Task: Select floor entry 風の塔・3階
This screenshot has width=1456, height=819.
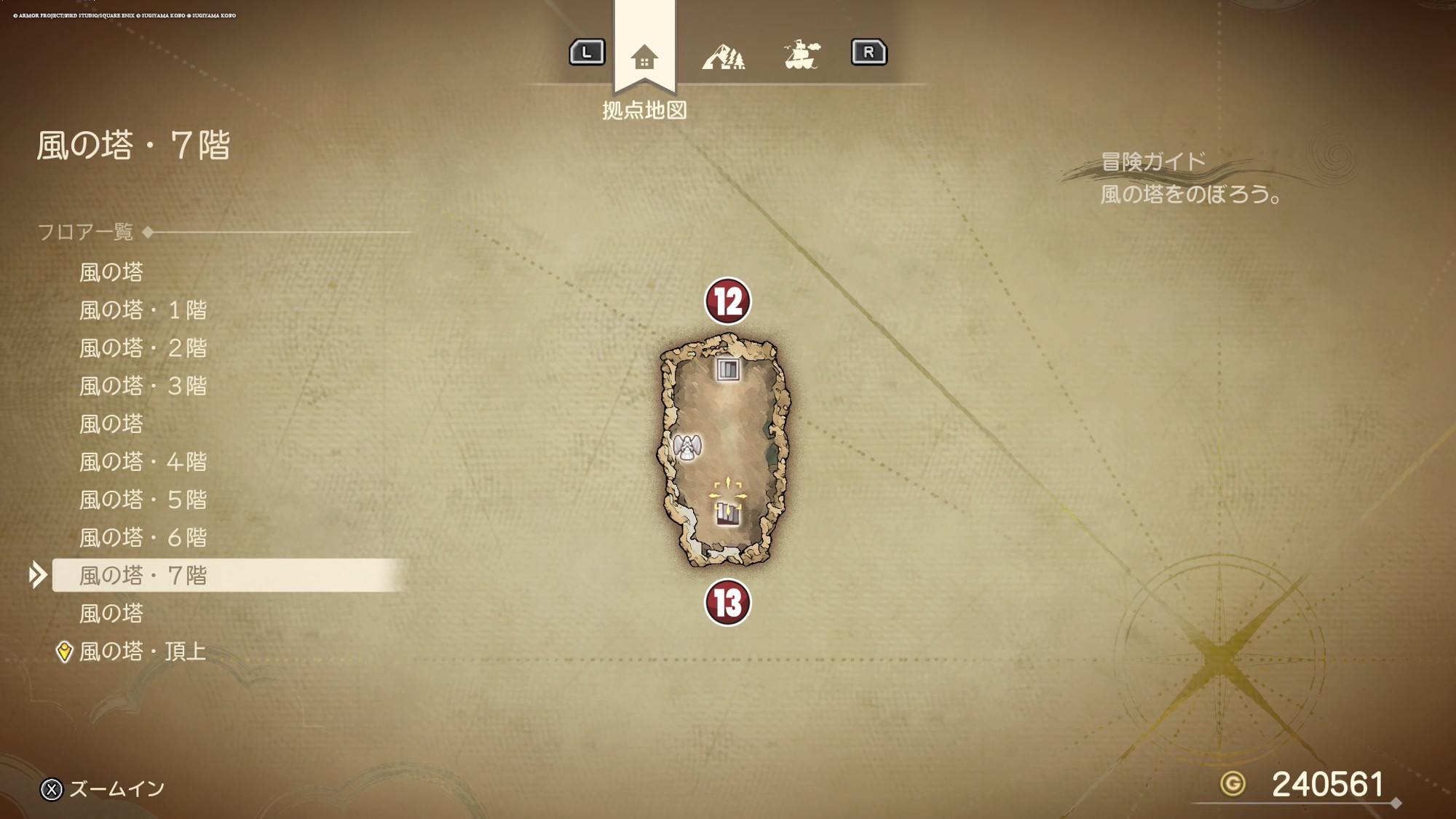Action: tap(143, 386)
